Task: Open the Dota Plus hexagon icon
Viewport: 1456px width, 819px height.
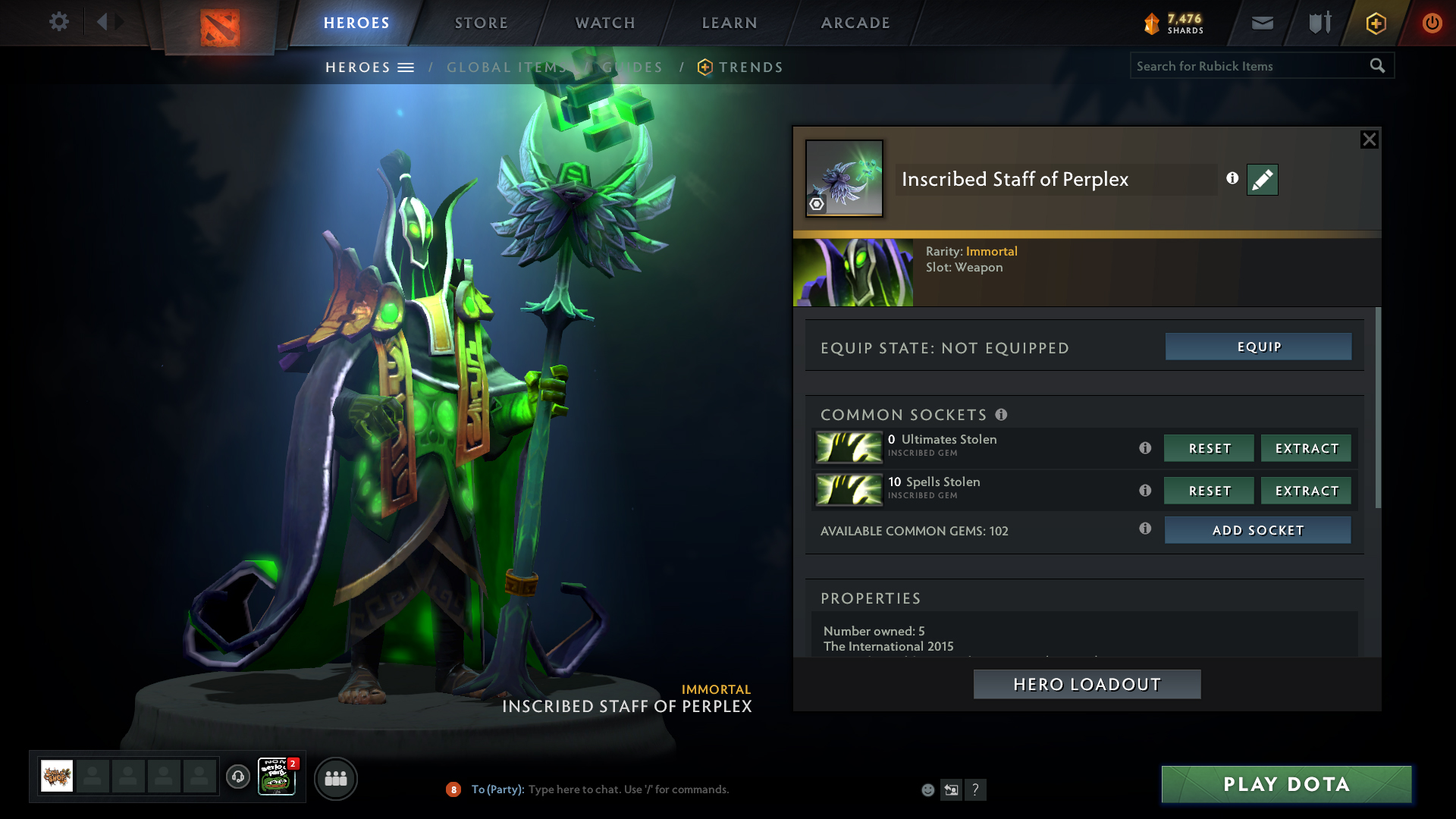Action: tap(1376, 24)
